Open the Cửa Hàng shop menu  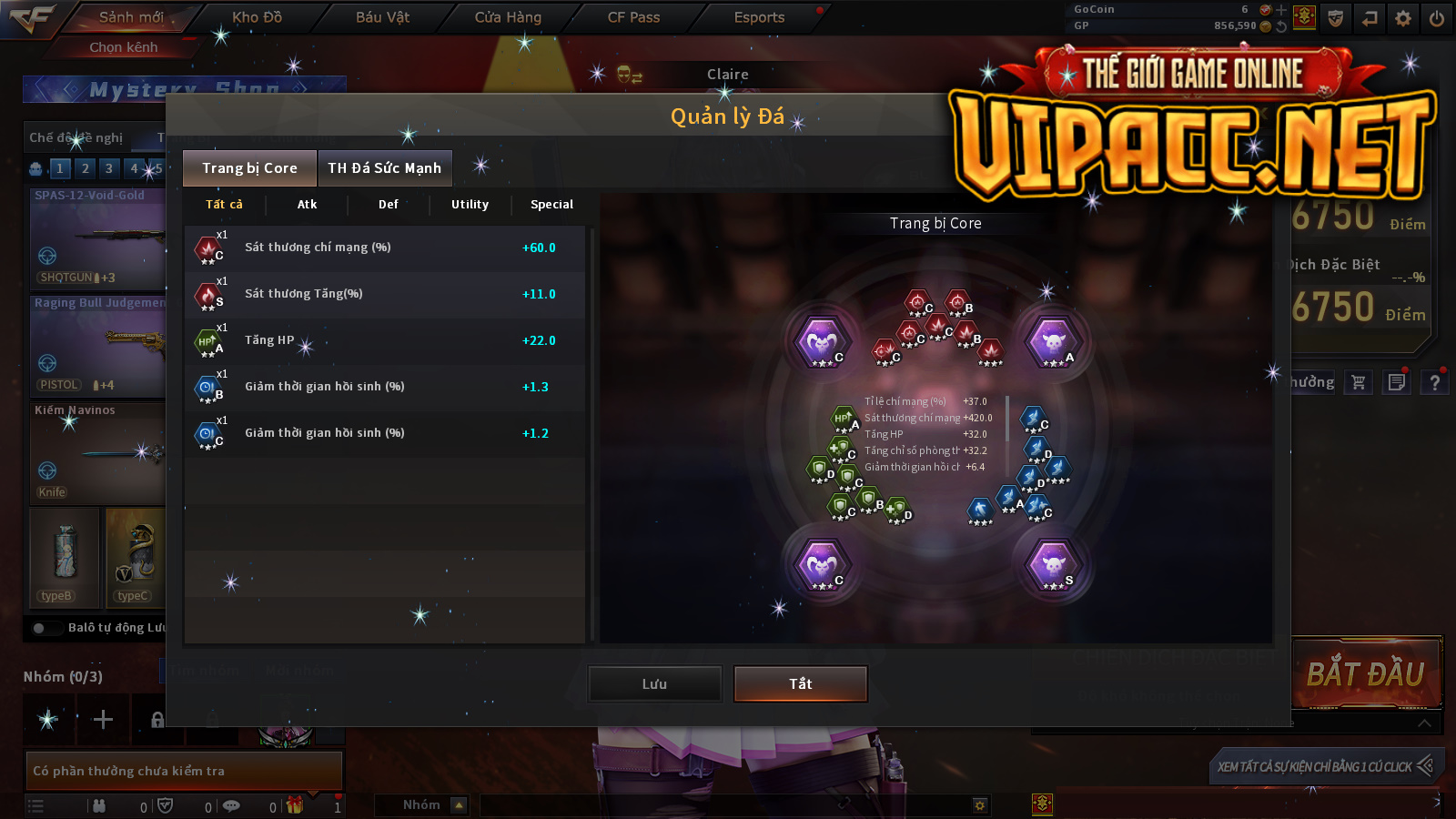click(x=508, y=17)
